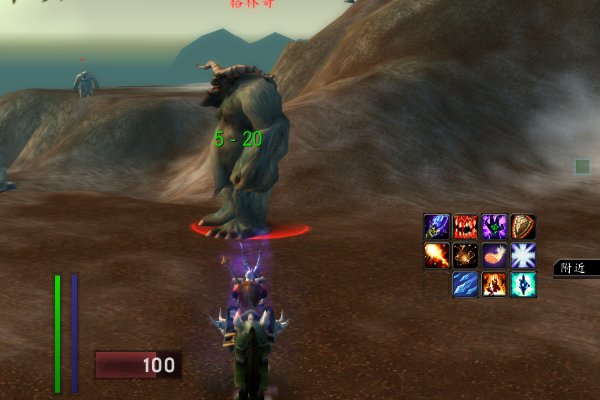Screen dimensions: 600x400
Task: Trigger the orange swirling sparks ability
Action: (x=465, y=255)
